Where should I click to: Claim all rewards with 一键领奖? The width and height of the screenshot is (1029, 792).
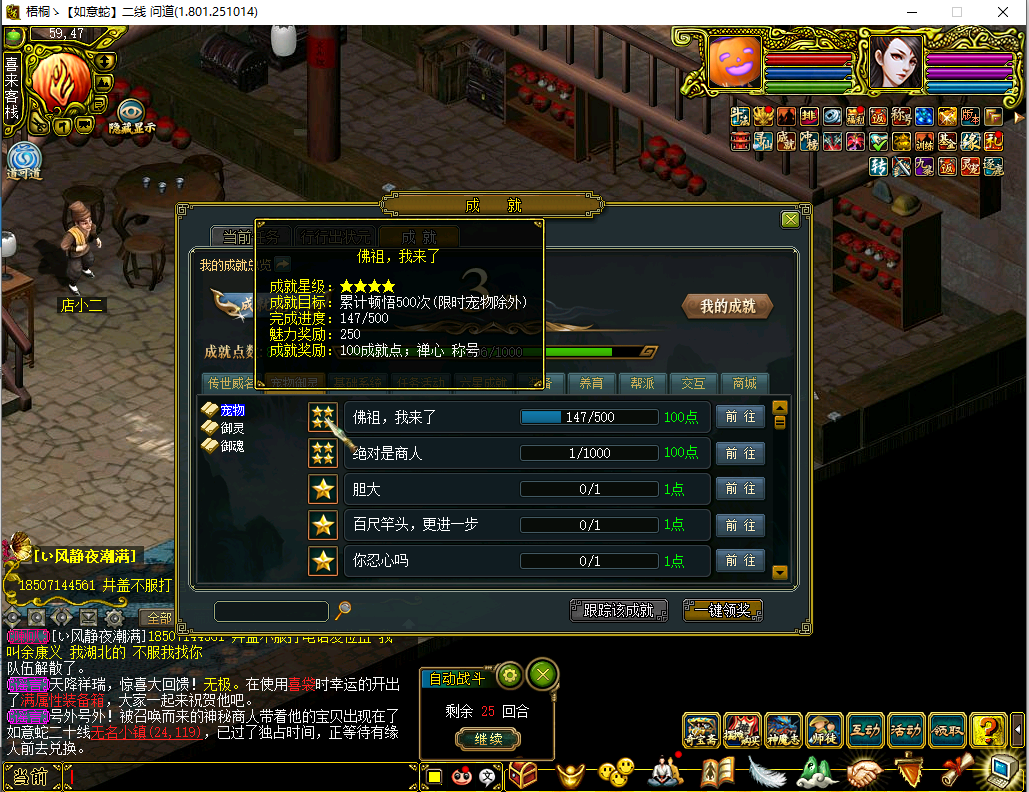click(x=723, y=610)
